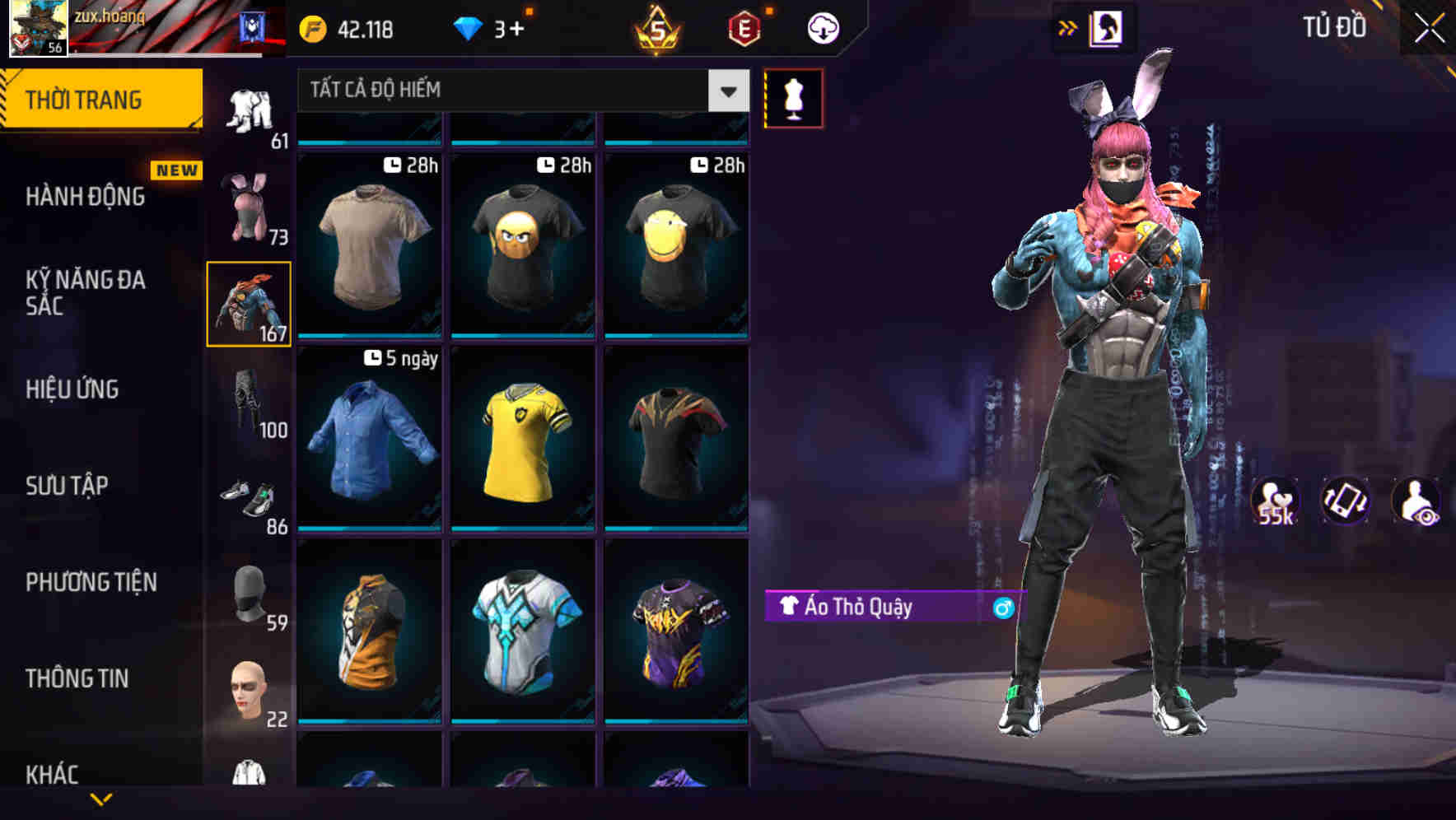The width and height of the screenshot is (1456, 820).
Task: Expand the sidebar bottom chevron
Action: [100, 799]
